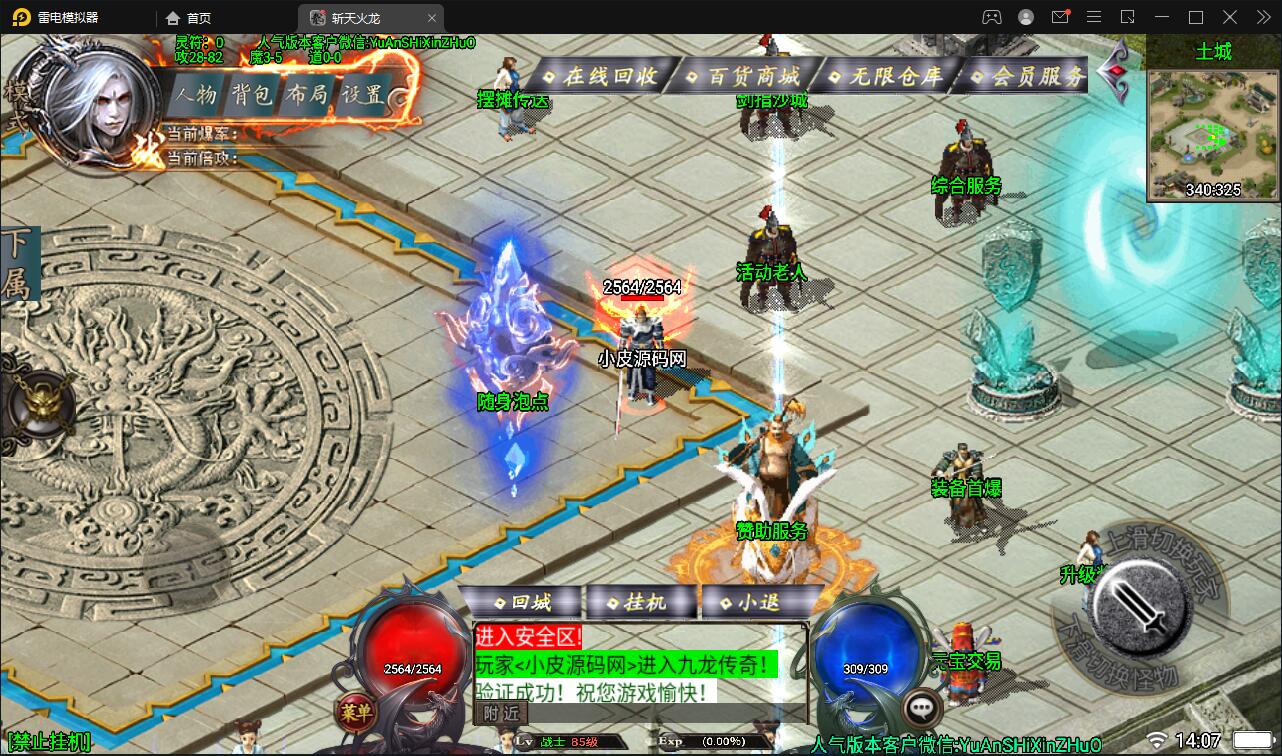The height and width of the screenshot is (756, 1282).
Task: Toggle 挂机 auto-battle
Action: click(641, 603)
